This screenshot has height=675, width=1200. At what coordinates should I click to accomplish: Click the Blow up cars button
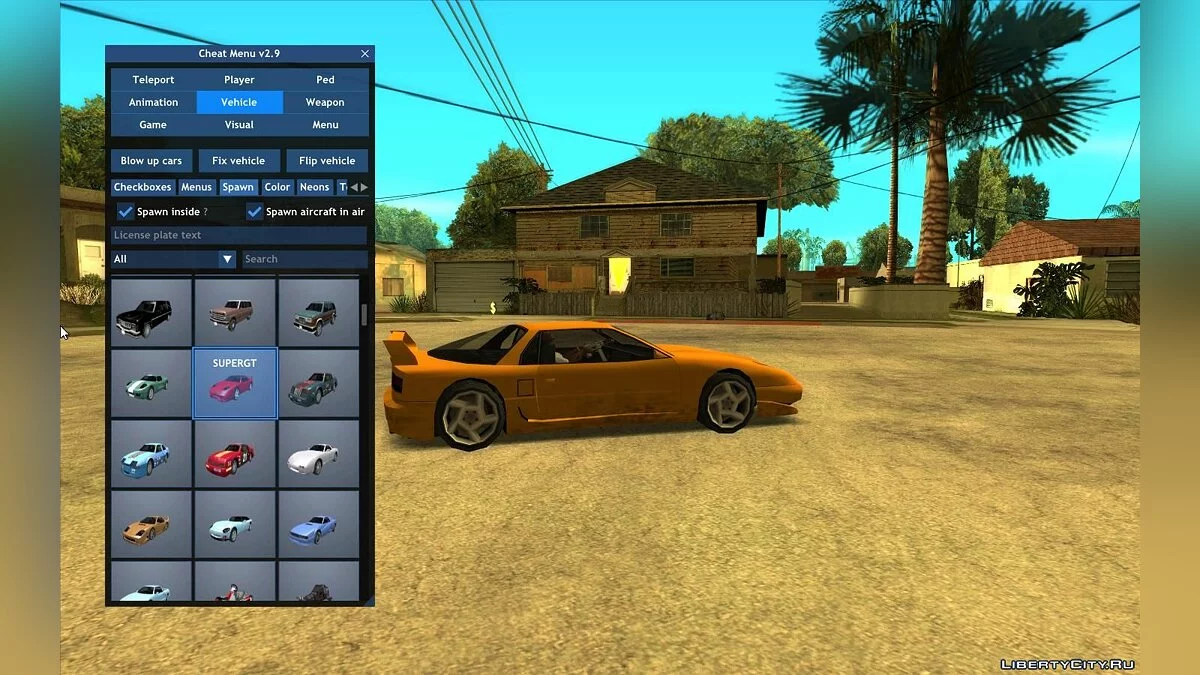[x=151, y=161]
